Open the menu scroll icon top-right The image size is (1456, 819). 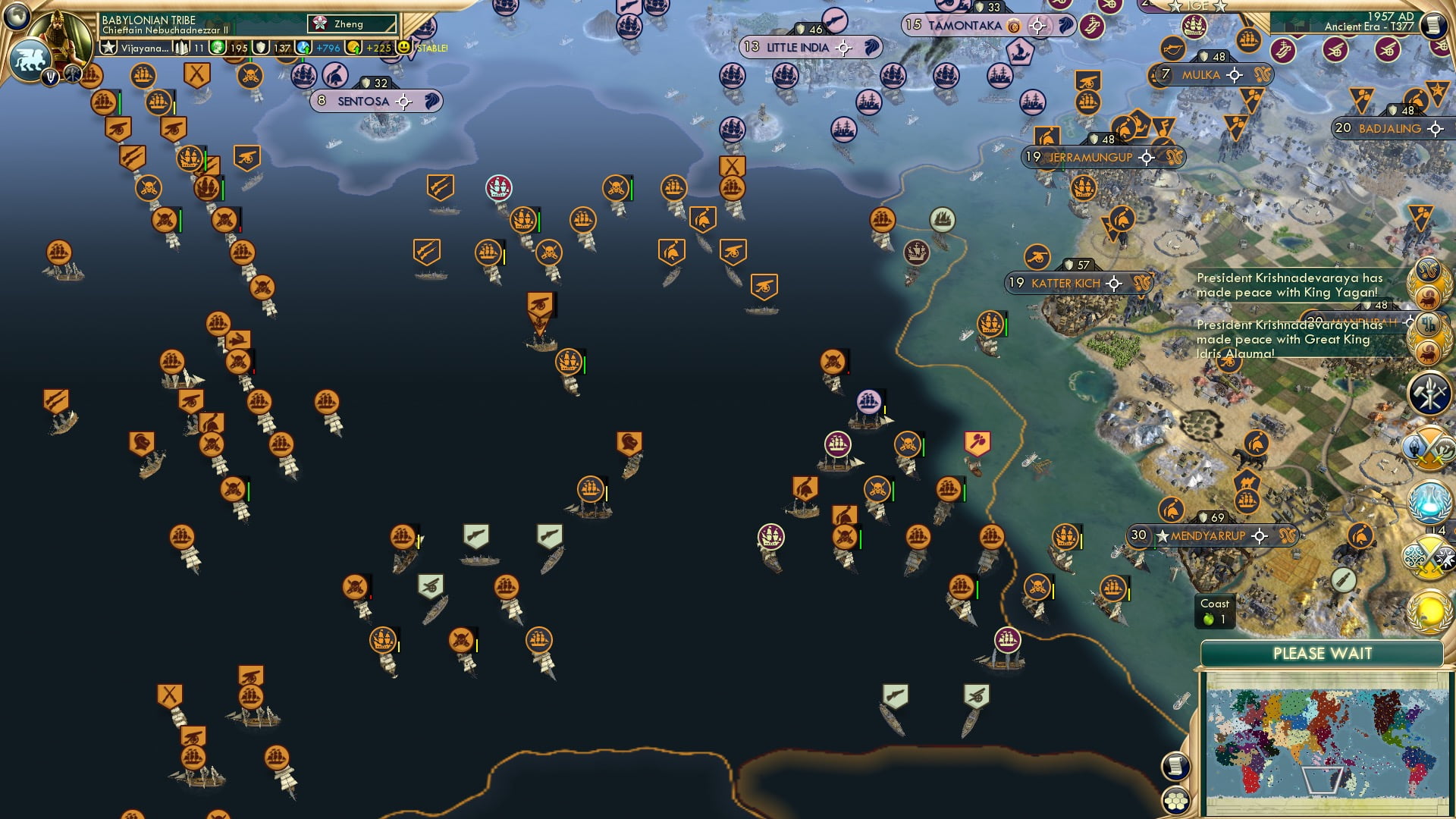point(1433,25)
